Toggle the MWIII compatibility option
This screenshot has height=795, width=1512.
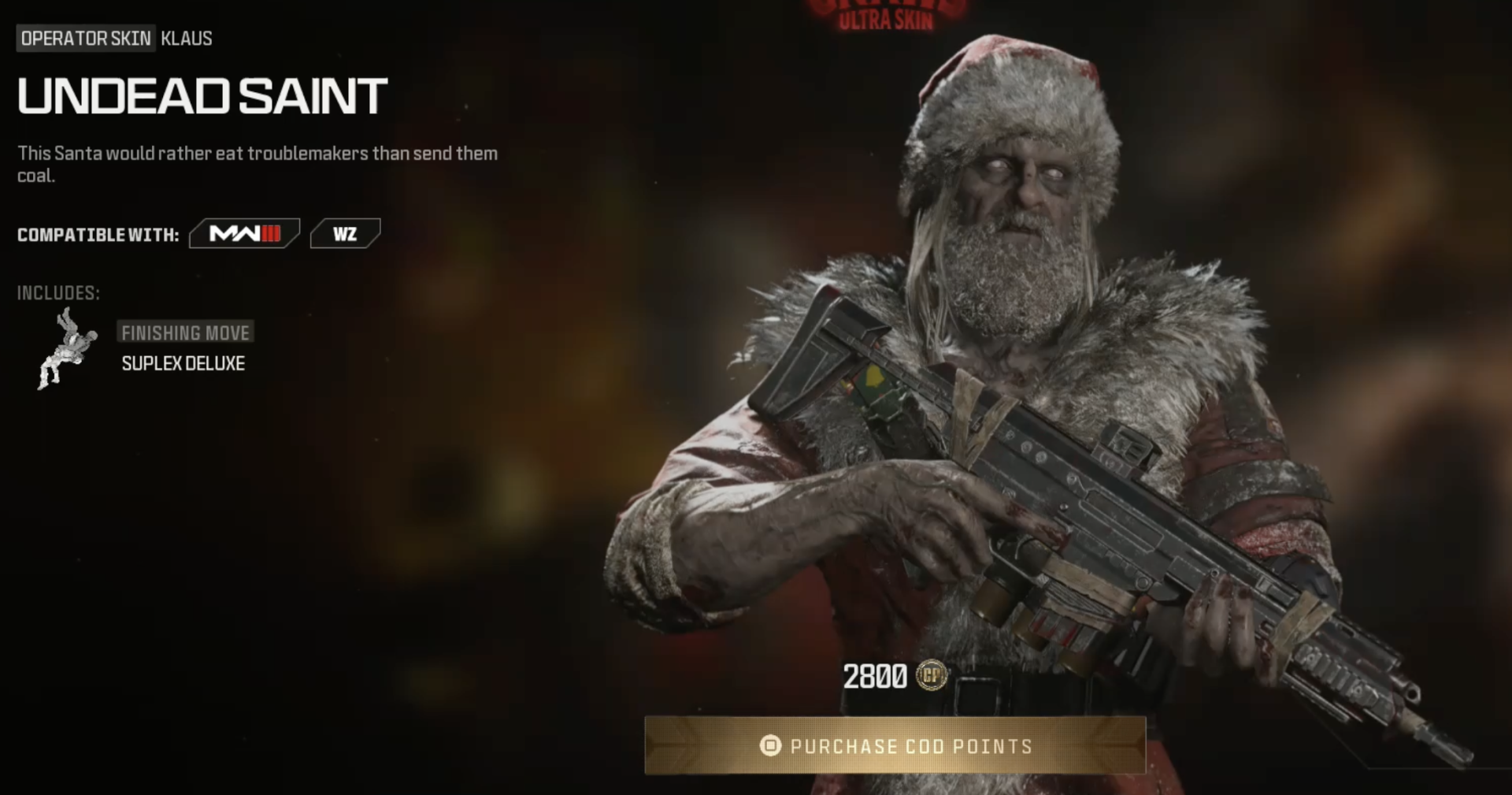244,233
